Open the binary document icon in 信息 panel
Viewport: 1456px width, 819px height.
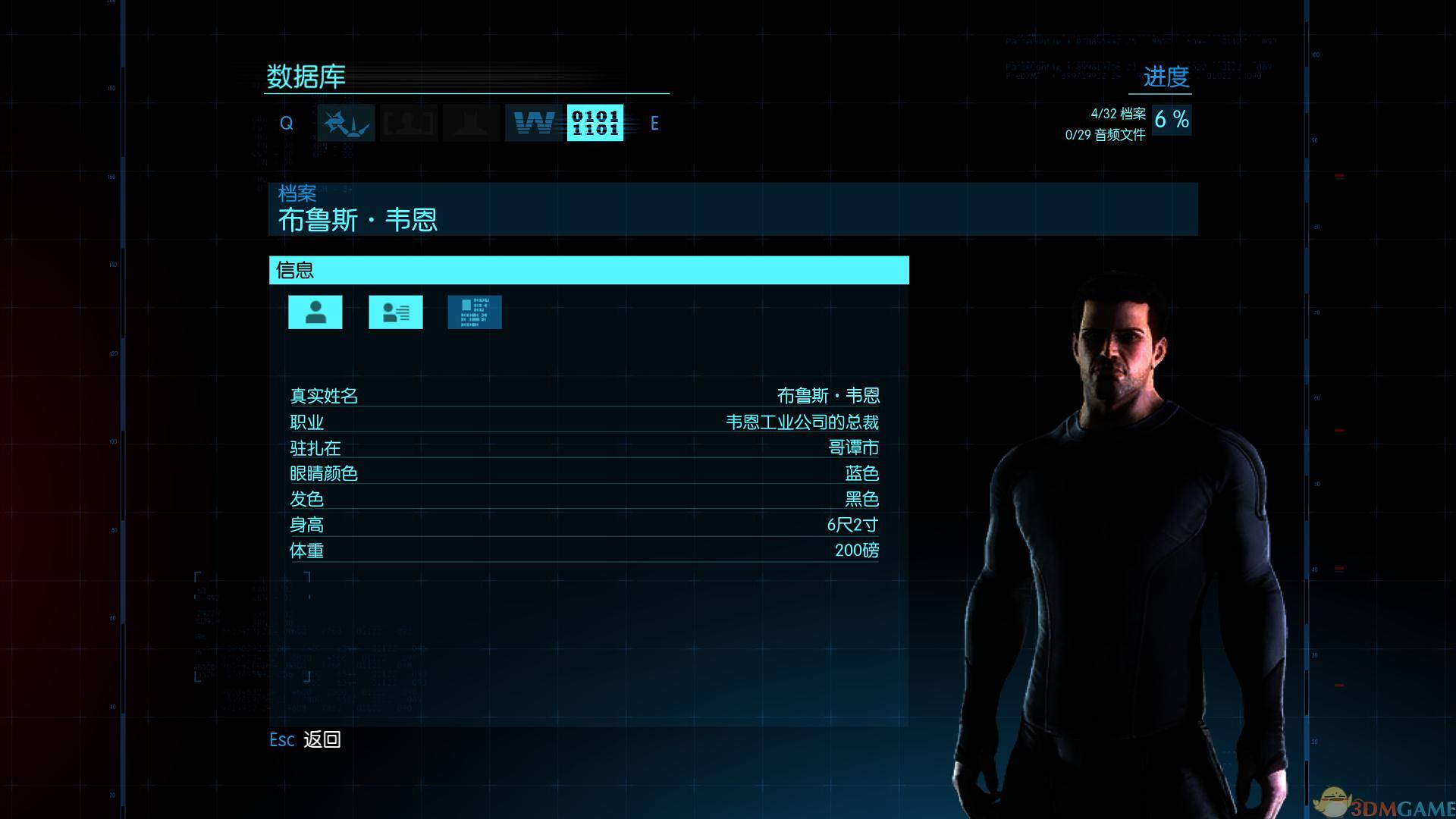coord(475,311)
